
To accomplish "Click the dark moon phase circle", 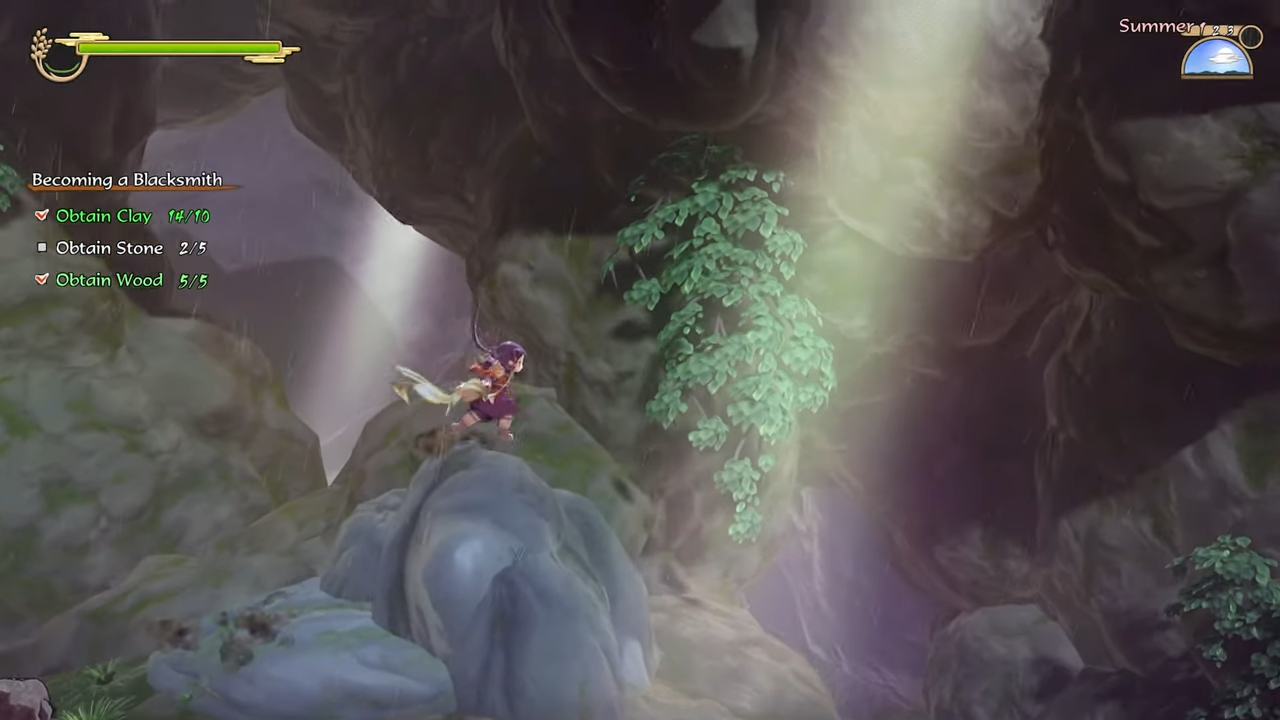I will pyautogui.click(x=1250, y=36).
